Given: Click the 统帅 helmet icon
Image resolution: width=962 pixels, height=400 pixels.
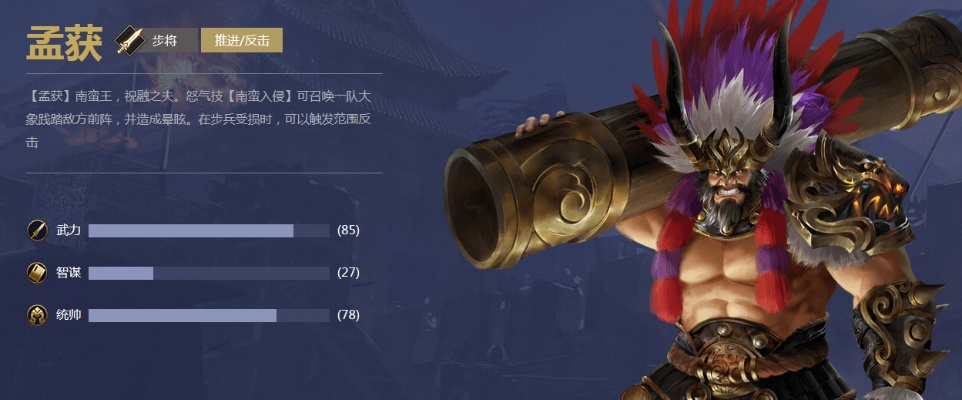Looking at the screenshot, I should [x=38, y=315].
